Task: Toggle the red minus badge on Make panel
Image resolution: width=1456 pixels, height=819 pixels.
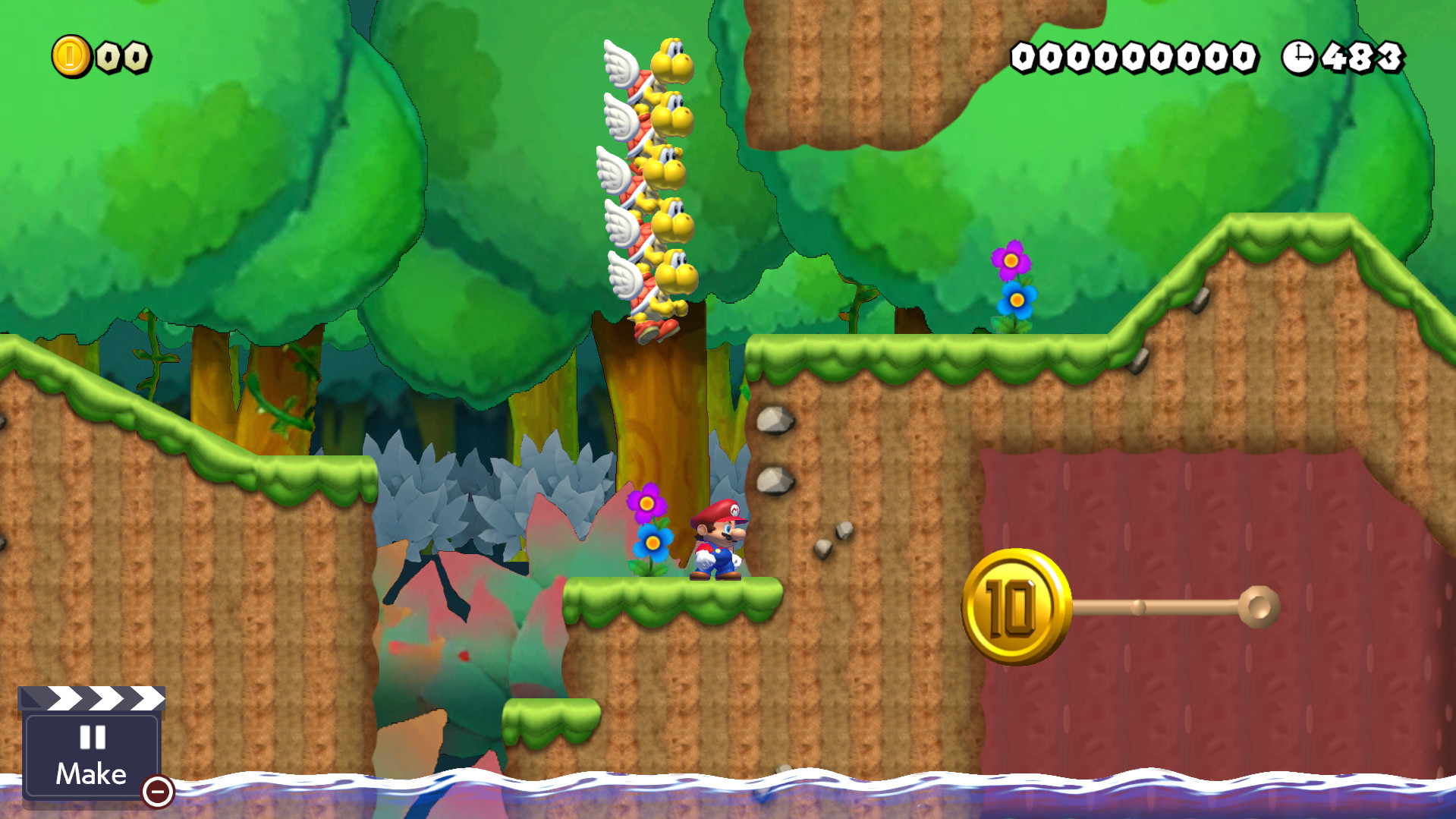Action: (157, 792)
